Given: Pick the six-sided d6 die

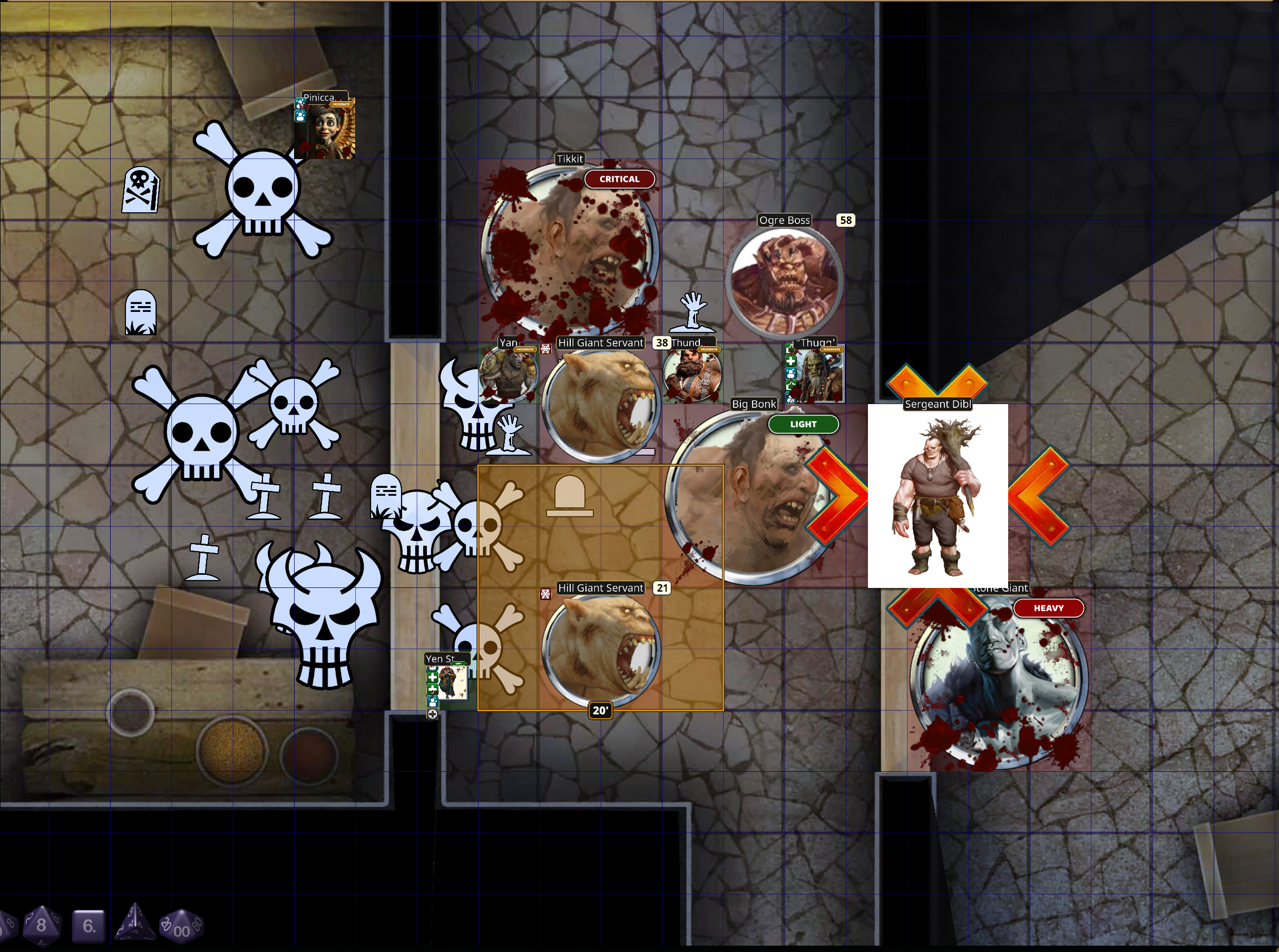Looking at the screenshot, I should tap(89, 926).
